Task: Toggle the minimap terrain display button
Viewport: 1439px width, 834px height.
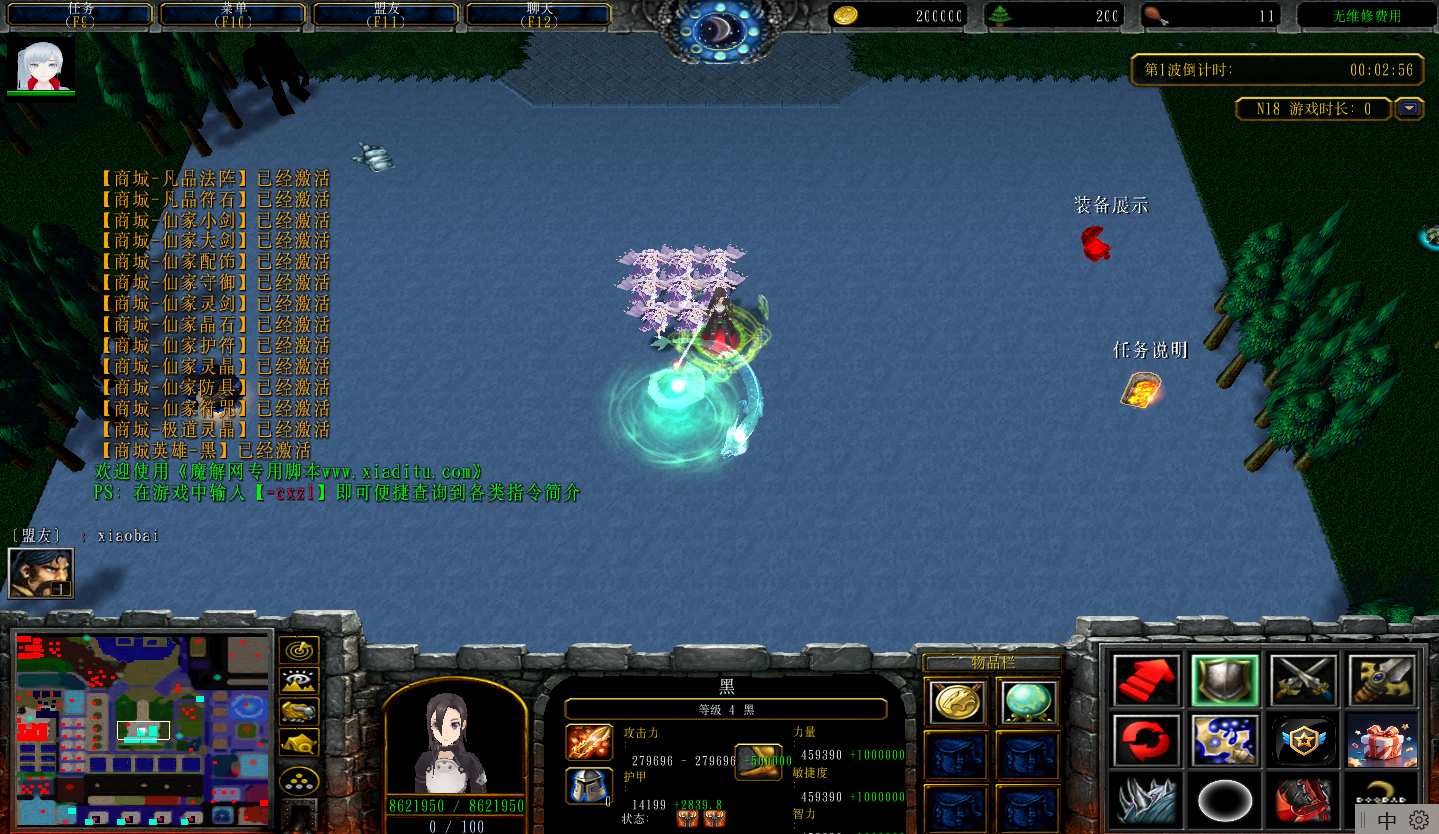Action: (298, 681)
